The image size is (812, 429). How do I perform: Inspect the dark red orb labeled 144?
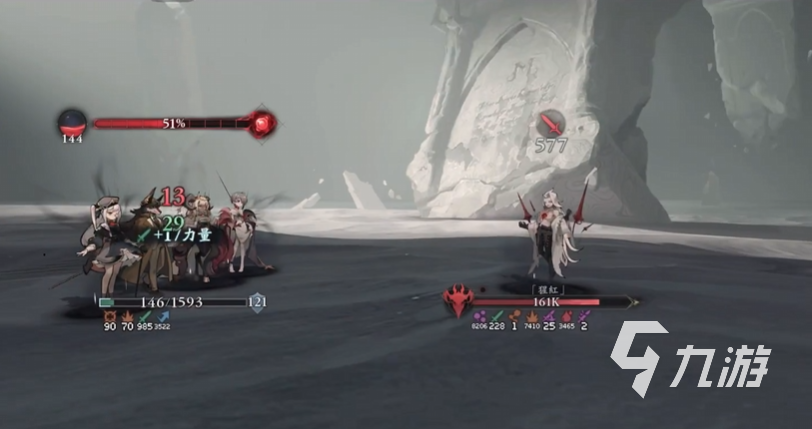[x=72, y=122]
